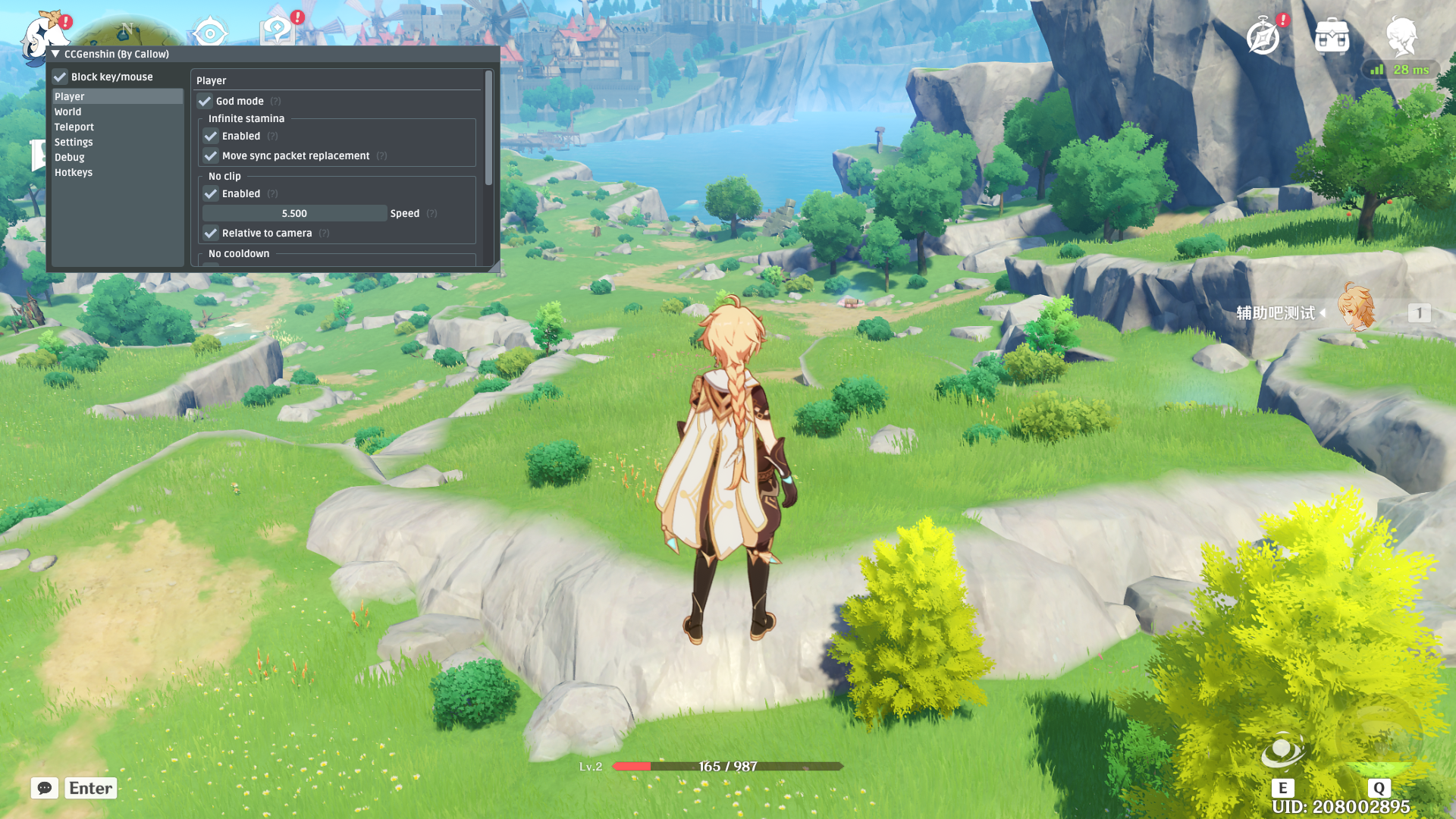This screenshot has width=1456, height=819.
Task: Switch to the Debug section
Action: point(70,158)
